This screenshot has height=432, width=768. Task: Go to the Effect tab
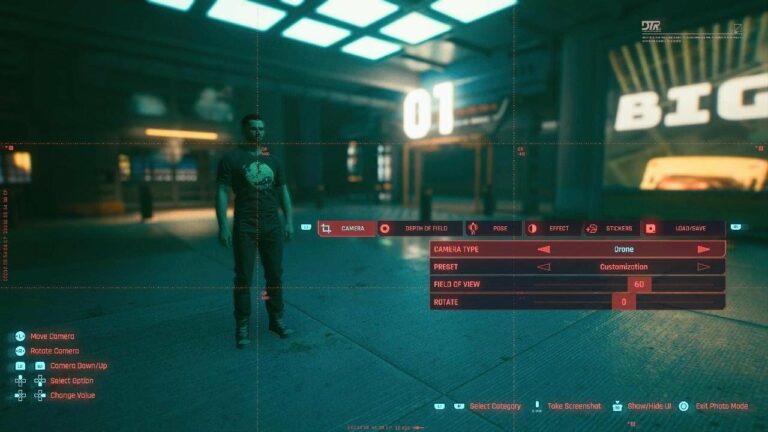(x=551, y=228)
